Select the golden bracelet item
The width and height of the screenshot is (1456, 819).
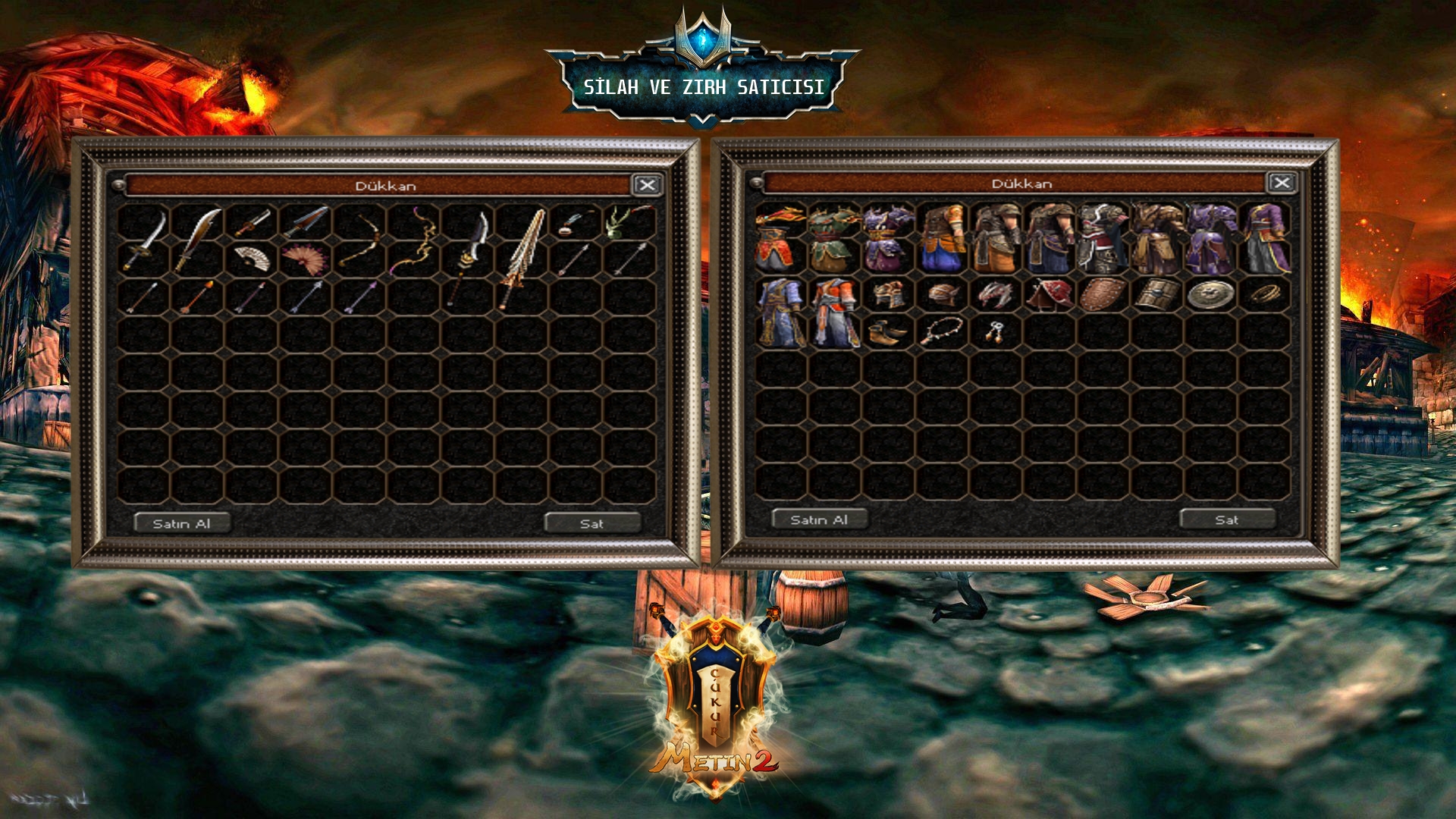[1263, 293]
